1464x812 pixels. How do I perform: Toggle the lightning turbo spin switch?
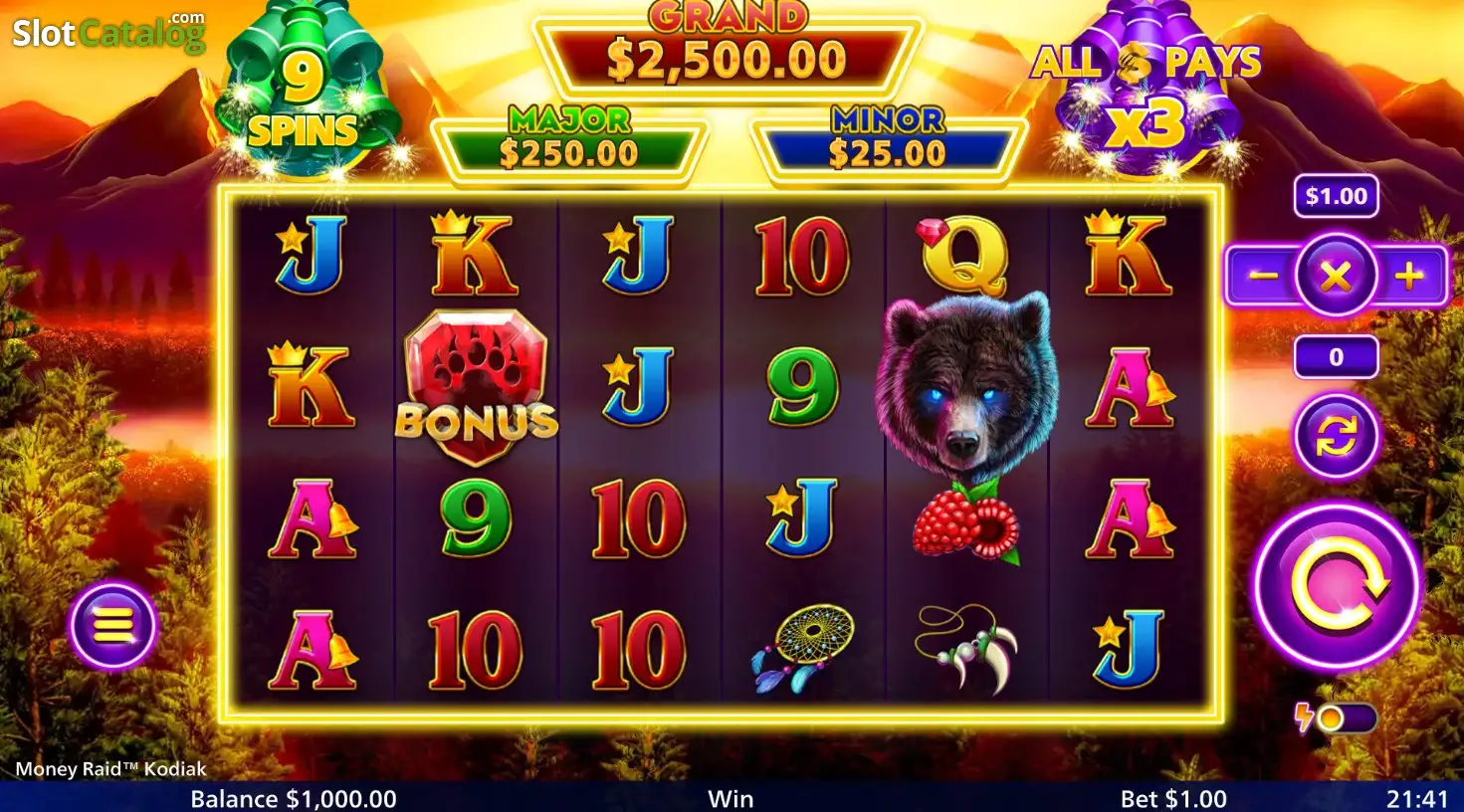[x=1337, y=717]
